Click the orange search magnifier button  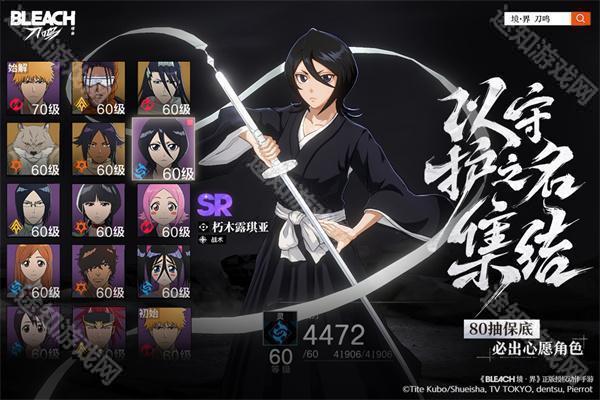[x=581, y=18]
